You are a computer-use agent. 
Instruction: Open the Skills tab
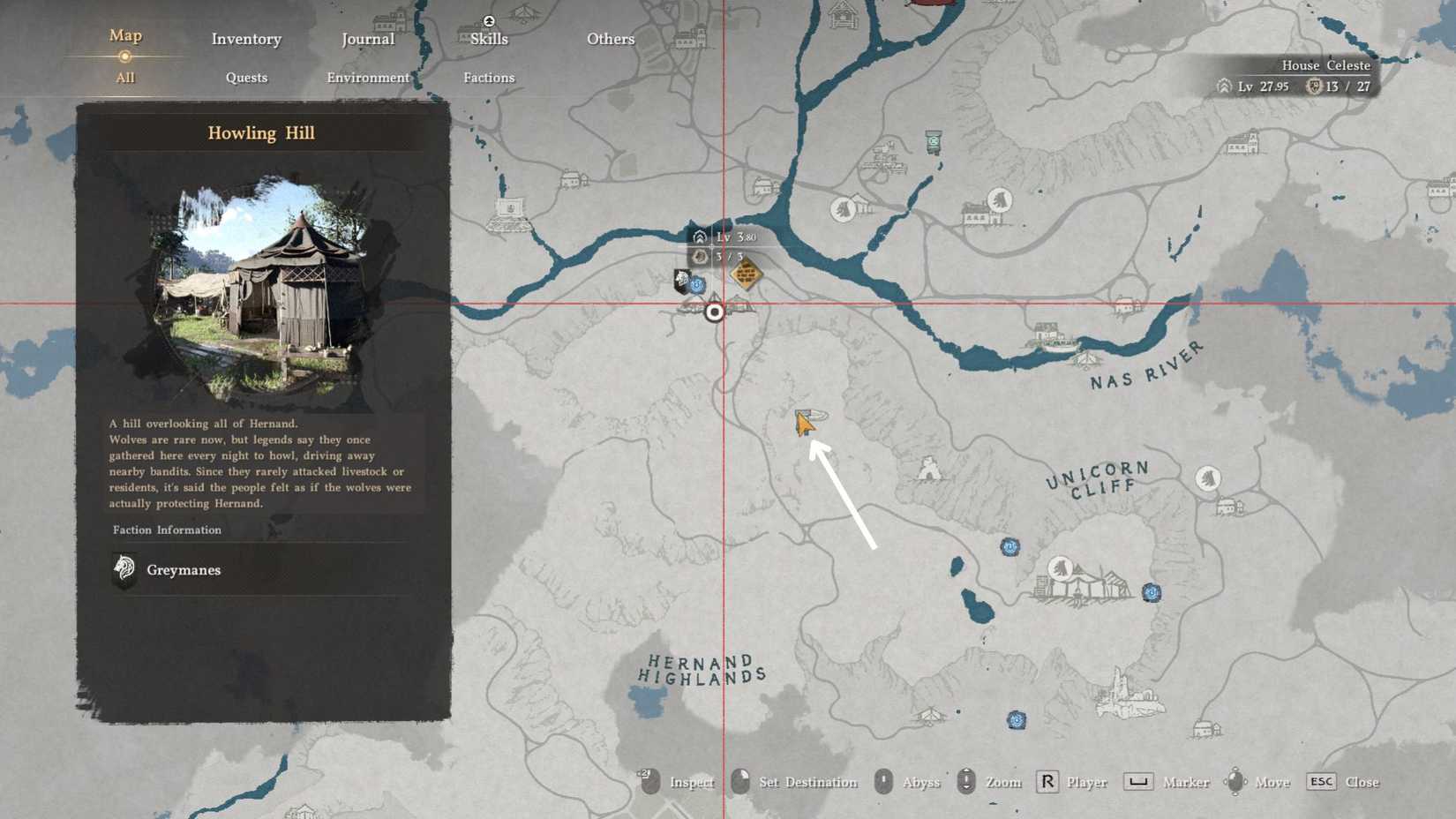pos(488,39)
